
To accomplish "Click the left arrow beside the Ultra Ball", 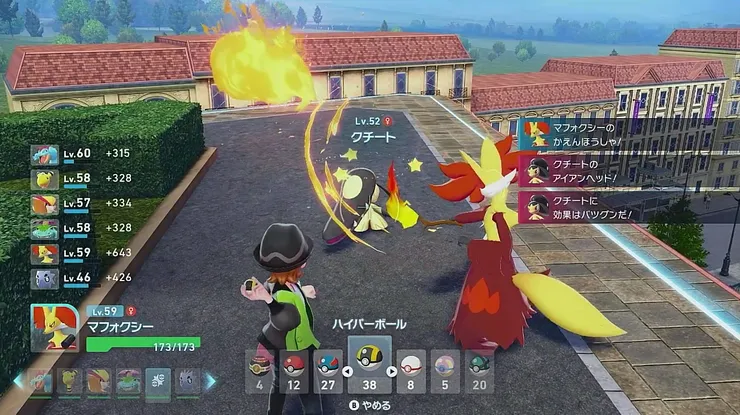I will click(x=345, y=372).
